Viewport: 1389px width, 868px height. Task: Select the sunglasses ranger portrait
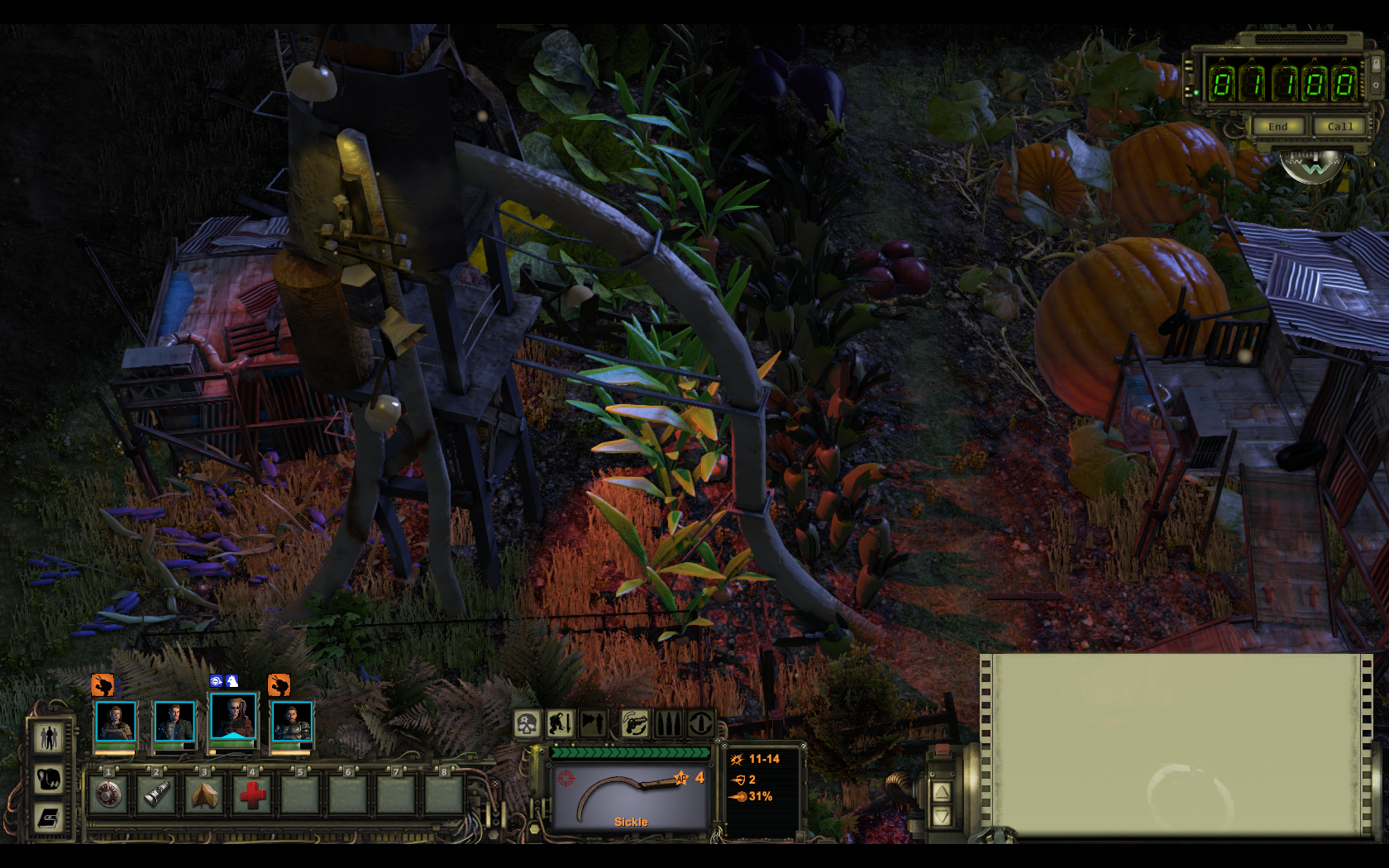(233, 716)
